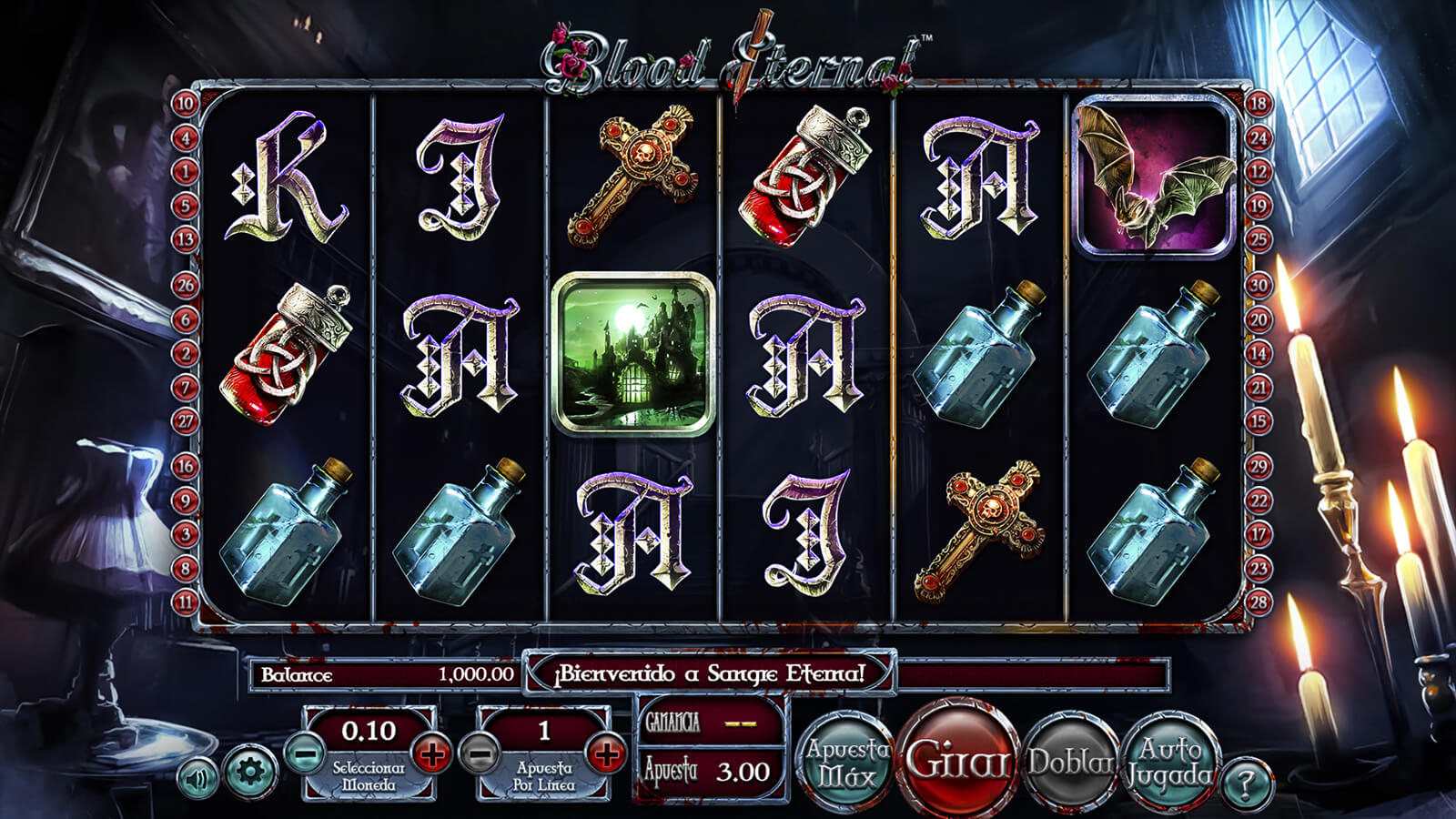Viewport: 1456px width, 819px height.
Task: Toggle the sound speaker icon
Action: (x=197, y=779)
